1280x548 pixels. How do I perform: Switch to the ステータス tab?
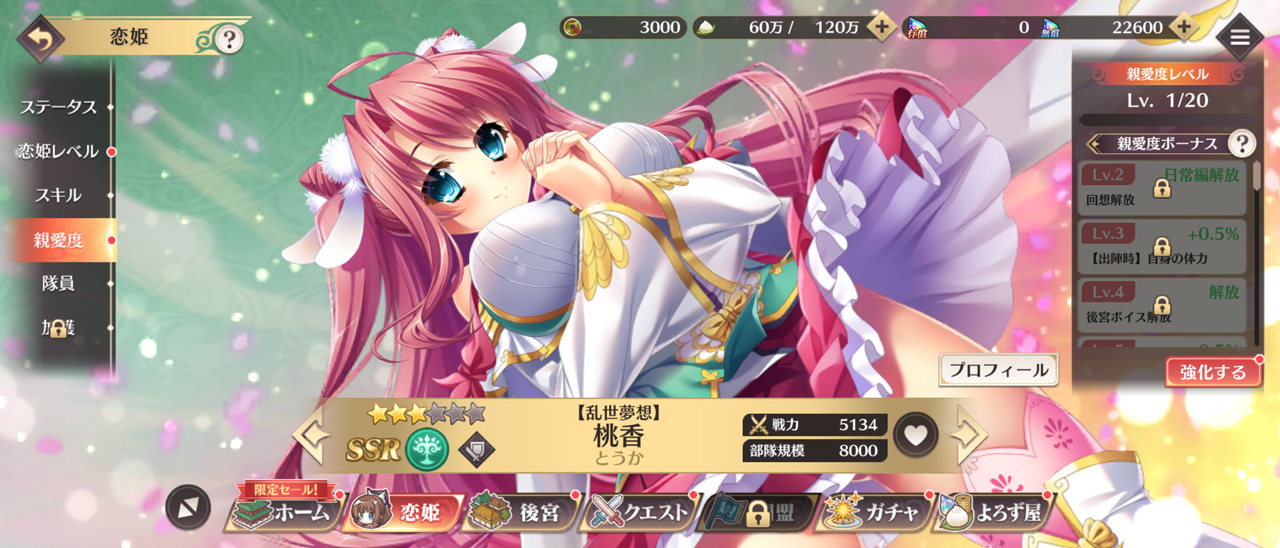pyautogui.click(x=58, y=107)
